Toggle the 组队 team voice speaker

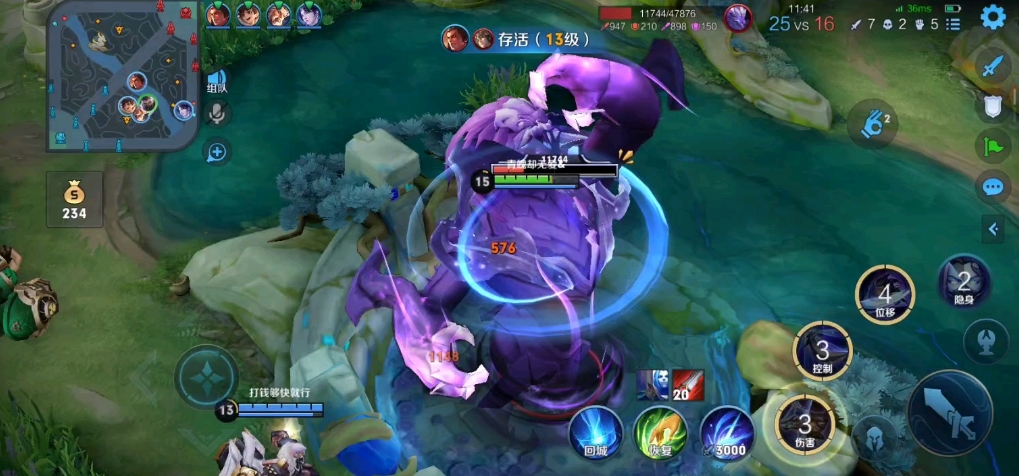point(216,80)
